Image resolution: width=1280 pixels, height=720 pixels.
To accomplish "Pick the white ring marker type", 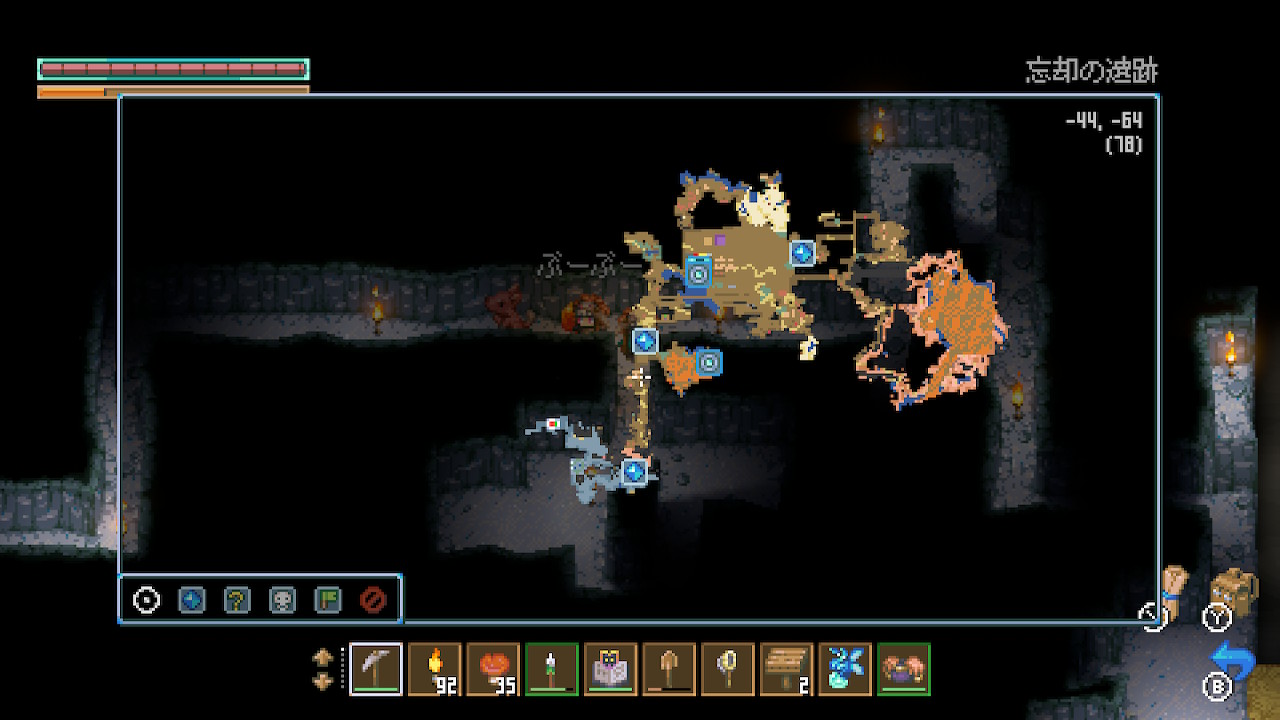I will (x=147, y=600).
